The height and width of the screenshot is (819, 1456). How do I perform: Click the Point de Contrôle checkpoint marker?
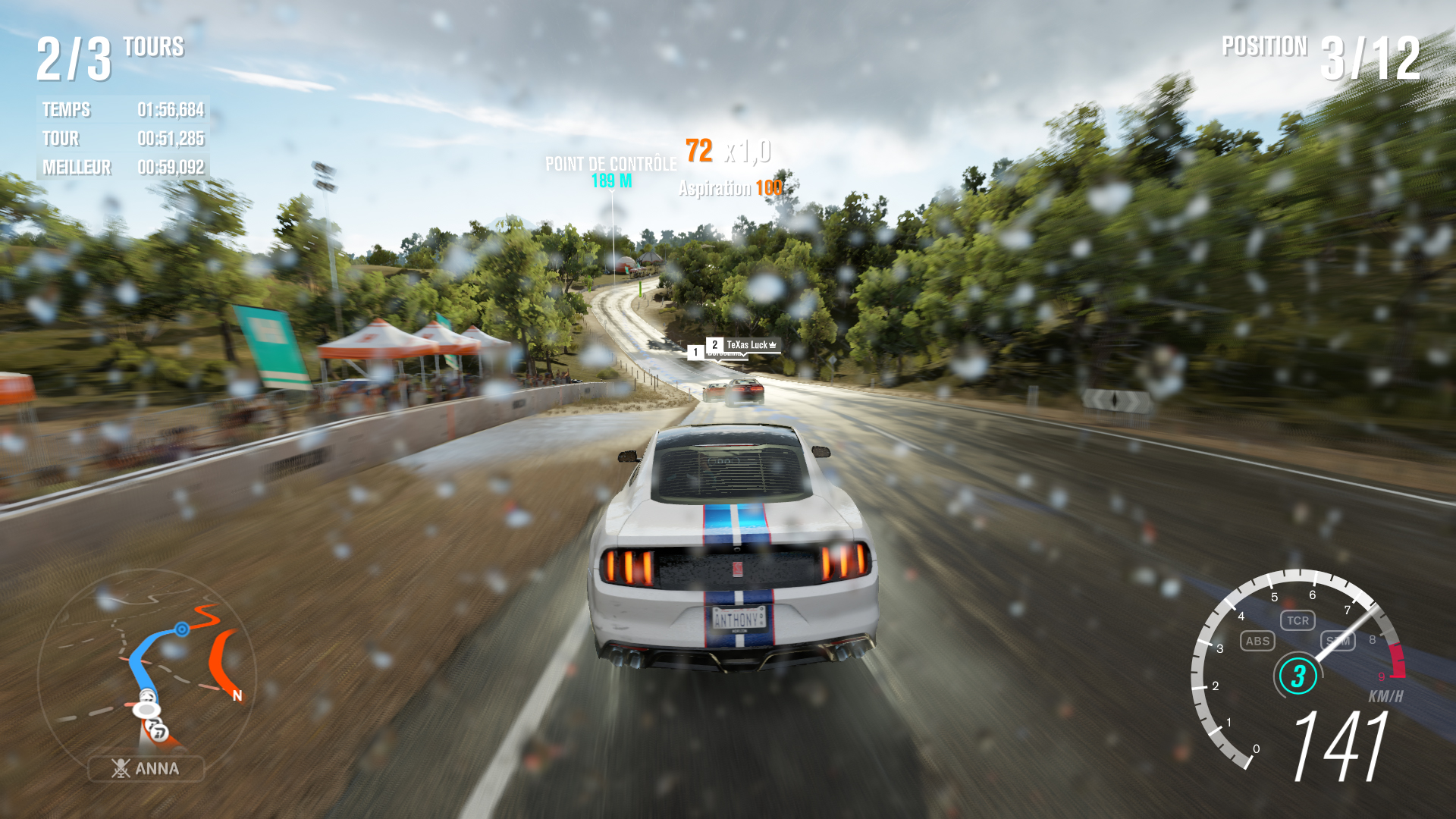[x=611, y=171]
